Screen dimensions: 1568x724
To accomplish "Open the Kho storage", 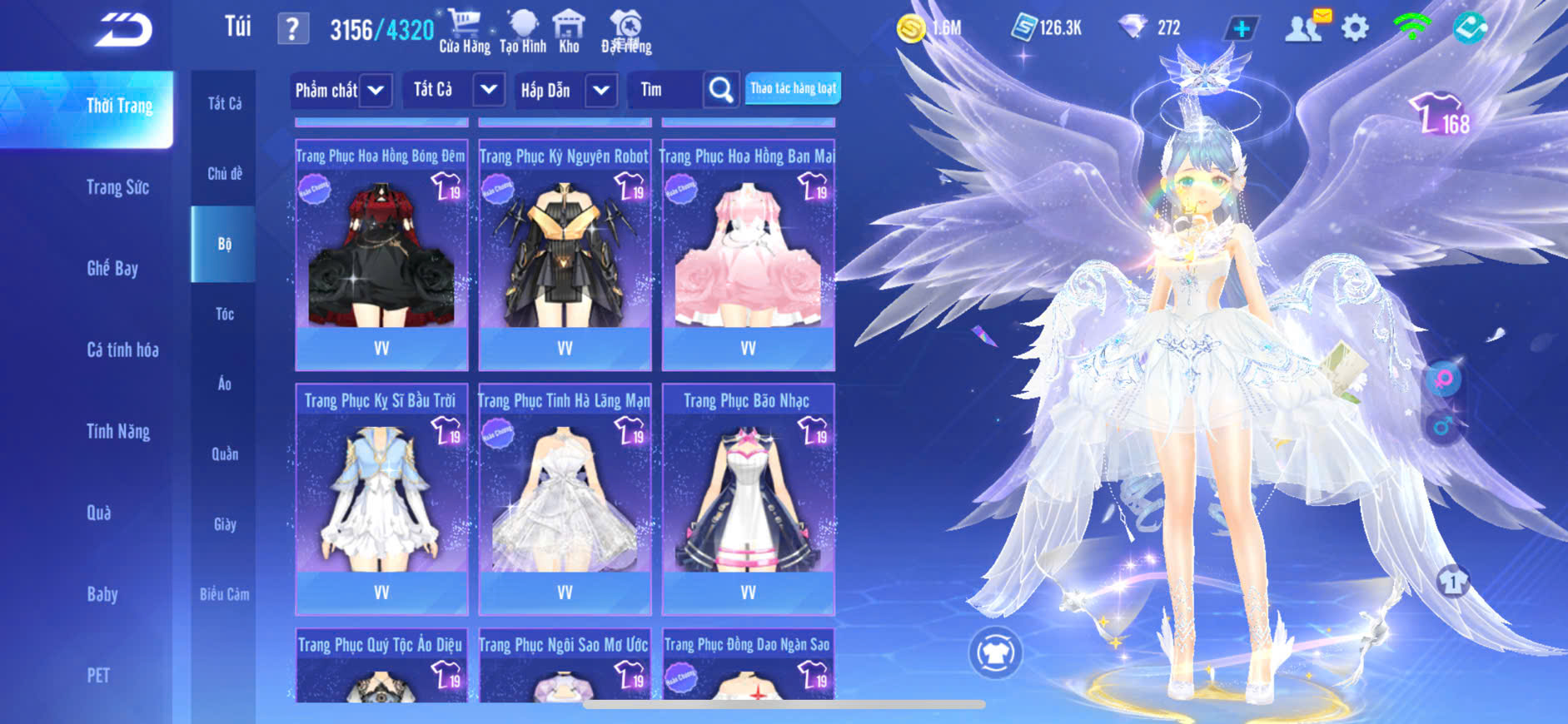I will click(x=569, y=31).
